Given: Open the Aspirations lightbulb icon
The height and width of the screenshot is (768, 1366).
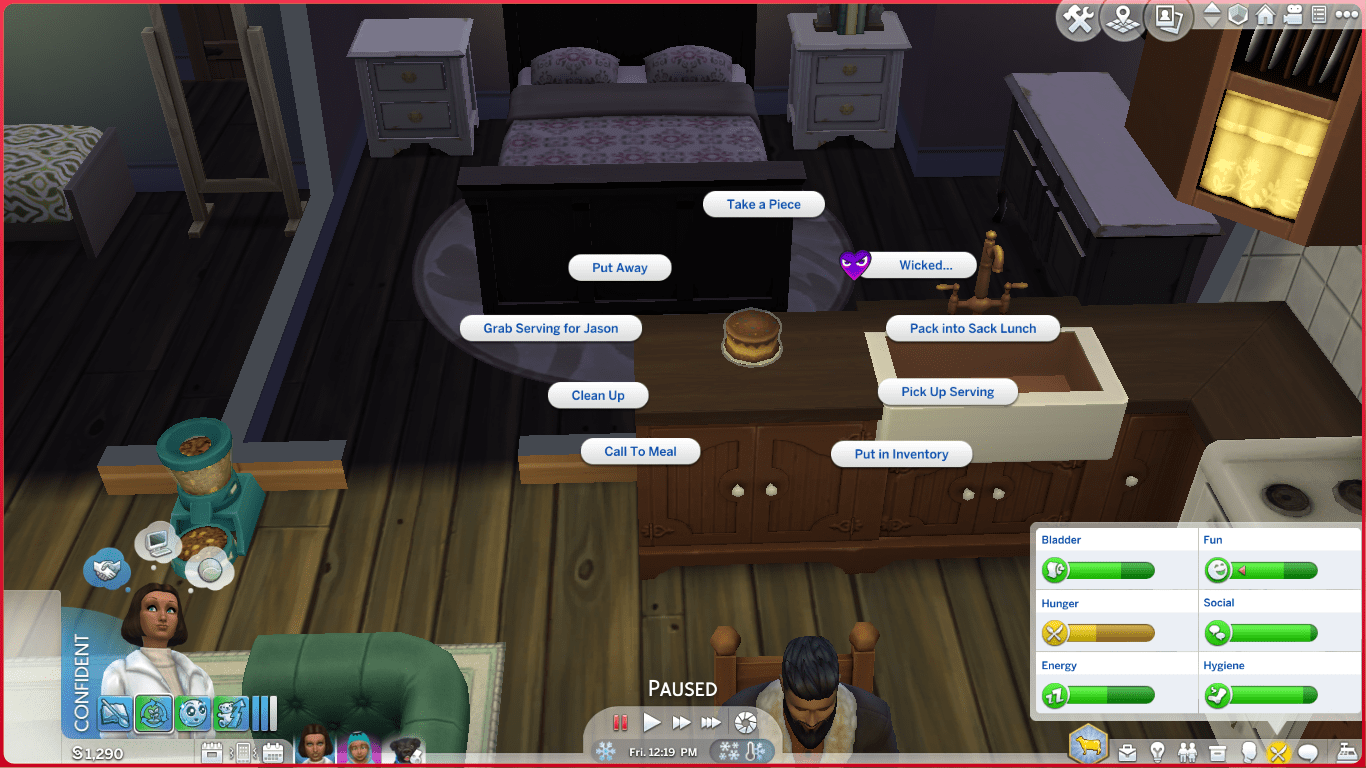Looking at the screenshot, I should (1157, 753).
